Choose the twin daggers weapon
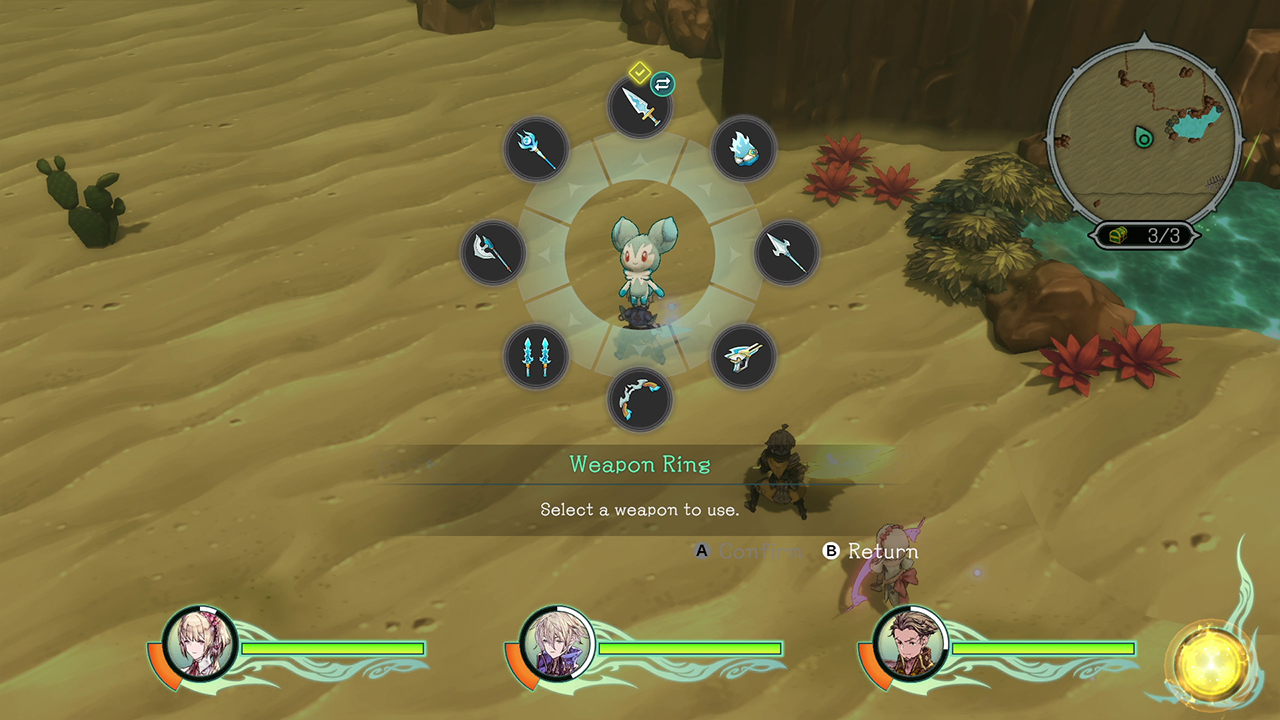 [x=536, y=356]
